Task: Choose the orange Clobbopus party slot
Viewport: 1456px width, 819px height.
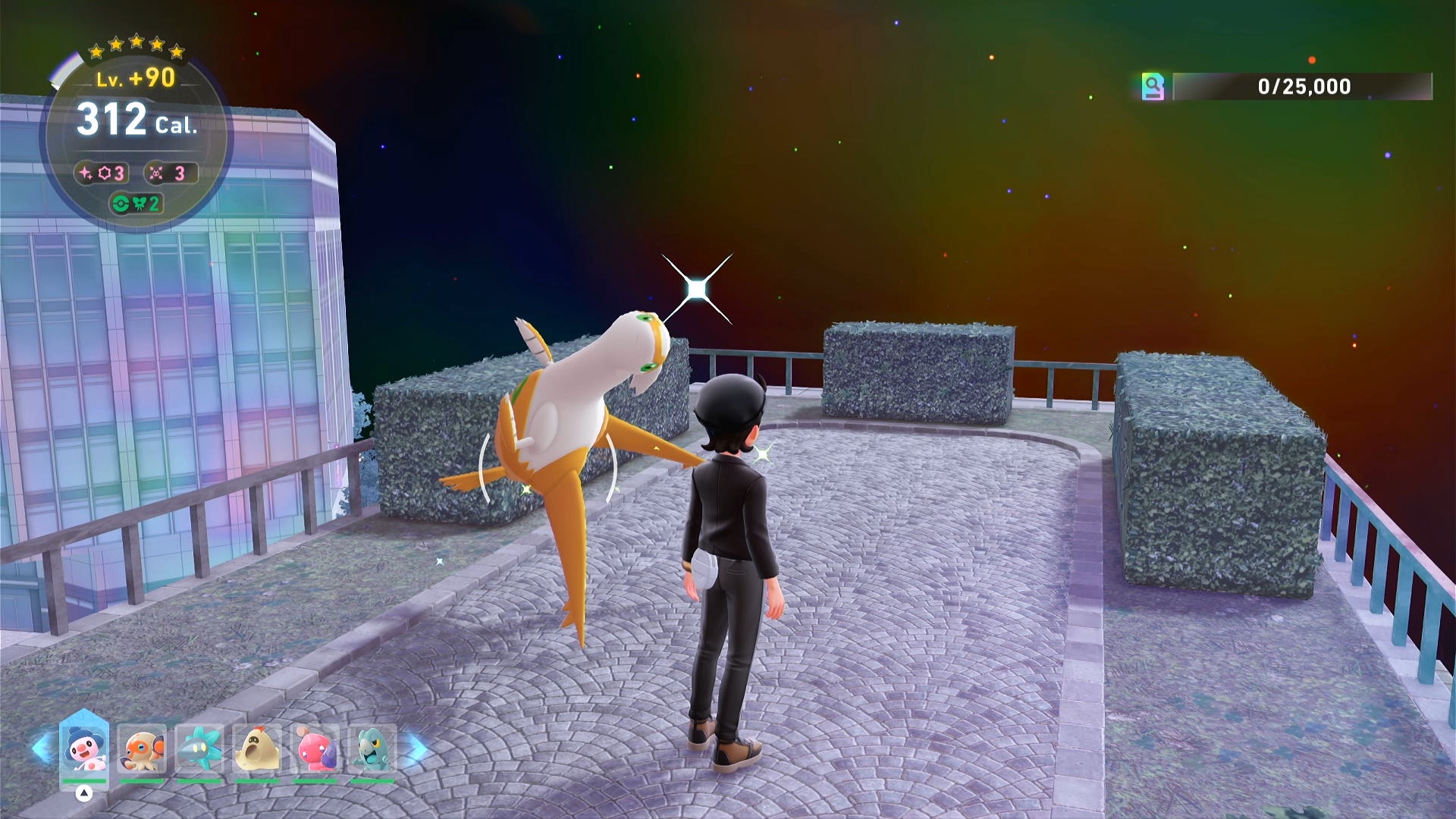Action: (x=142, y=749)
